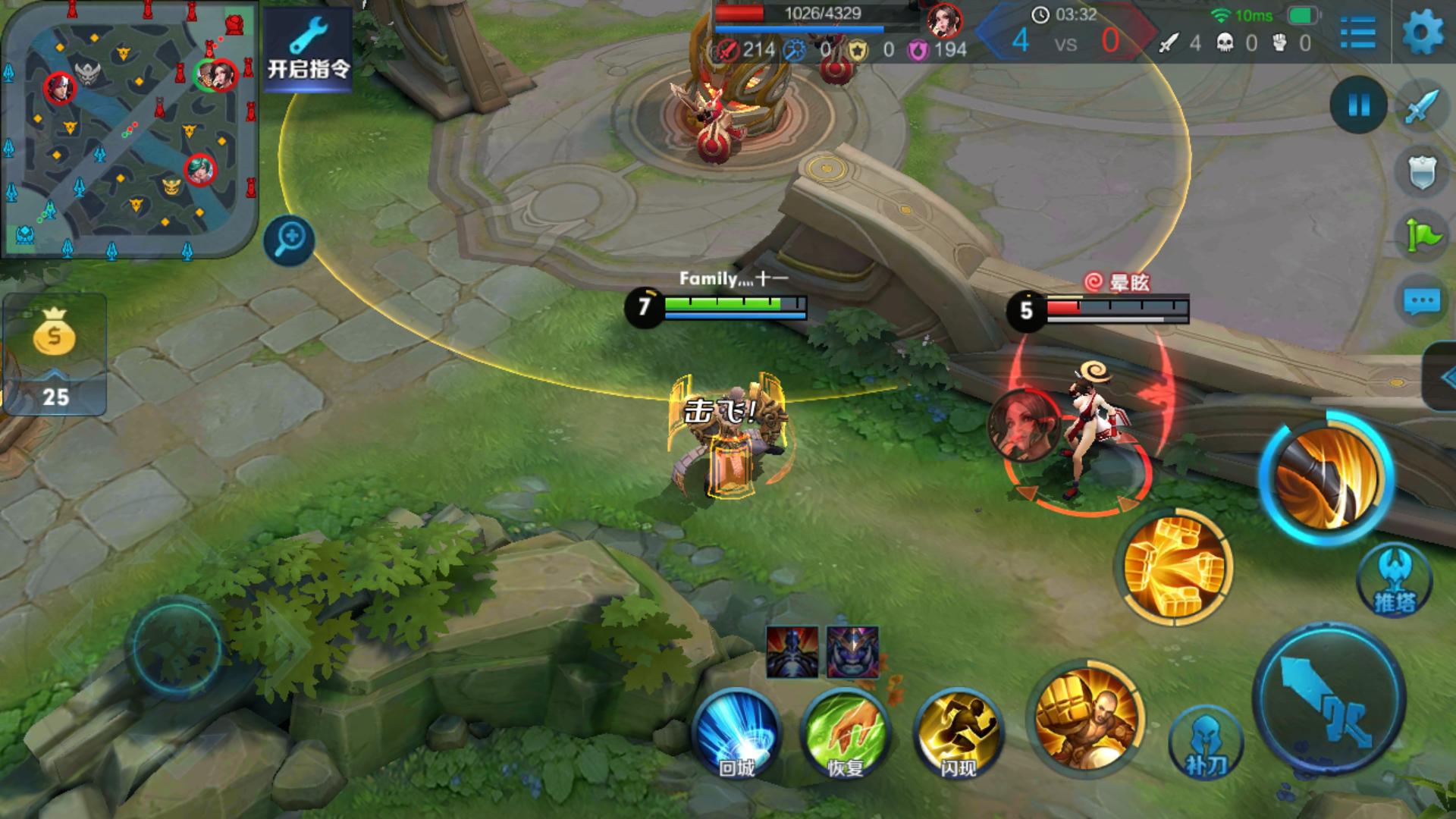Open the scoreboard list icon

click(x=1357, y=33)
